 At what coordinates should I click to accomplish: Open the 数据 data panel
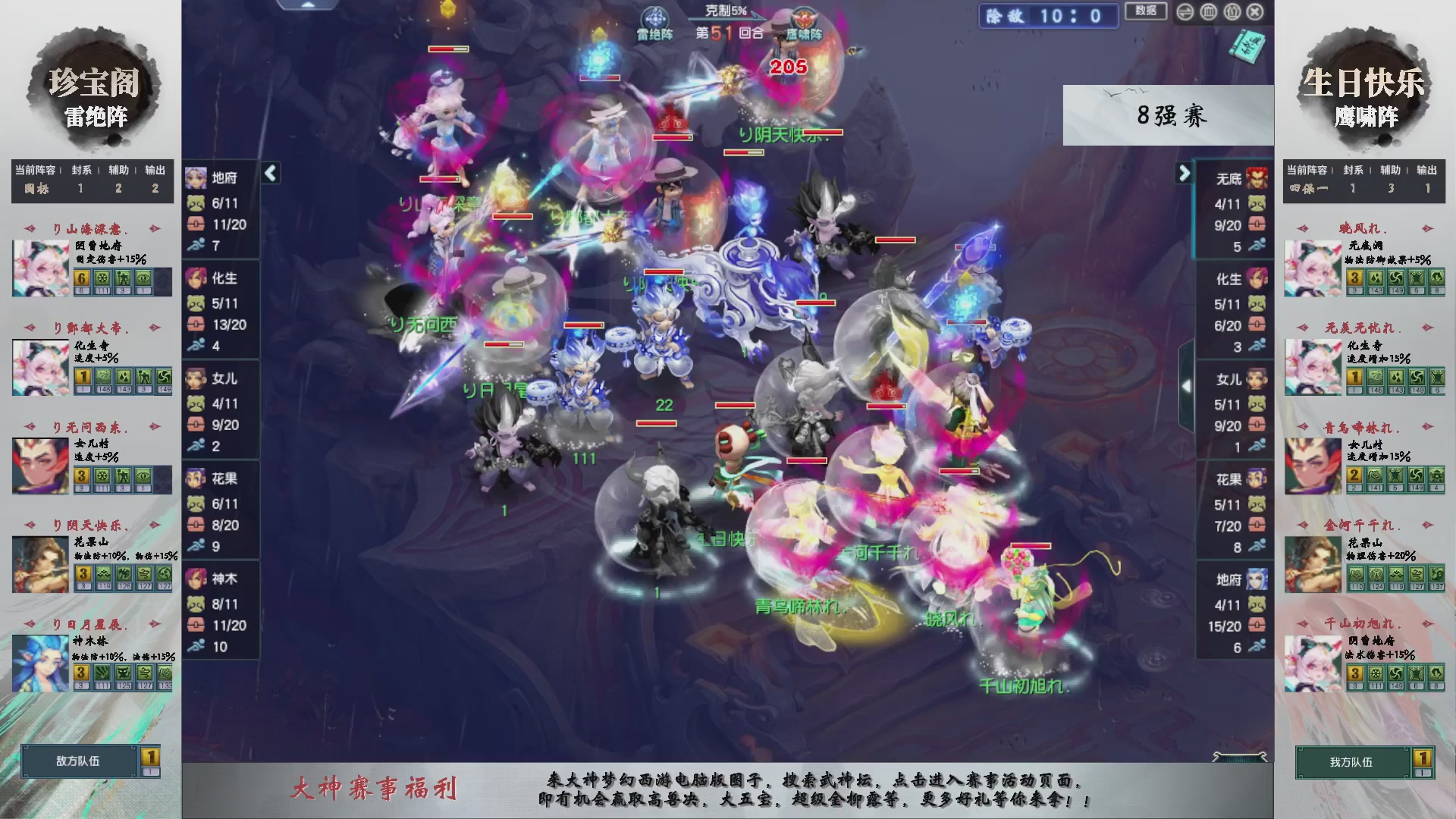(x=1145, y=11)
